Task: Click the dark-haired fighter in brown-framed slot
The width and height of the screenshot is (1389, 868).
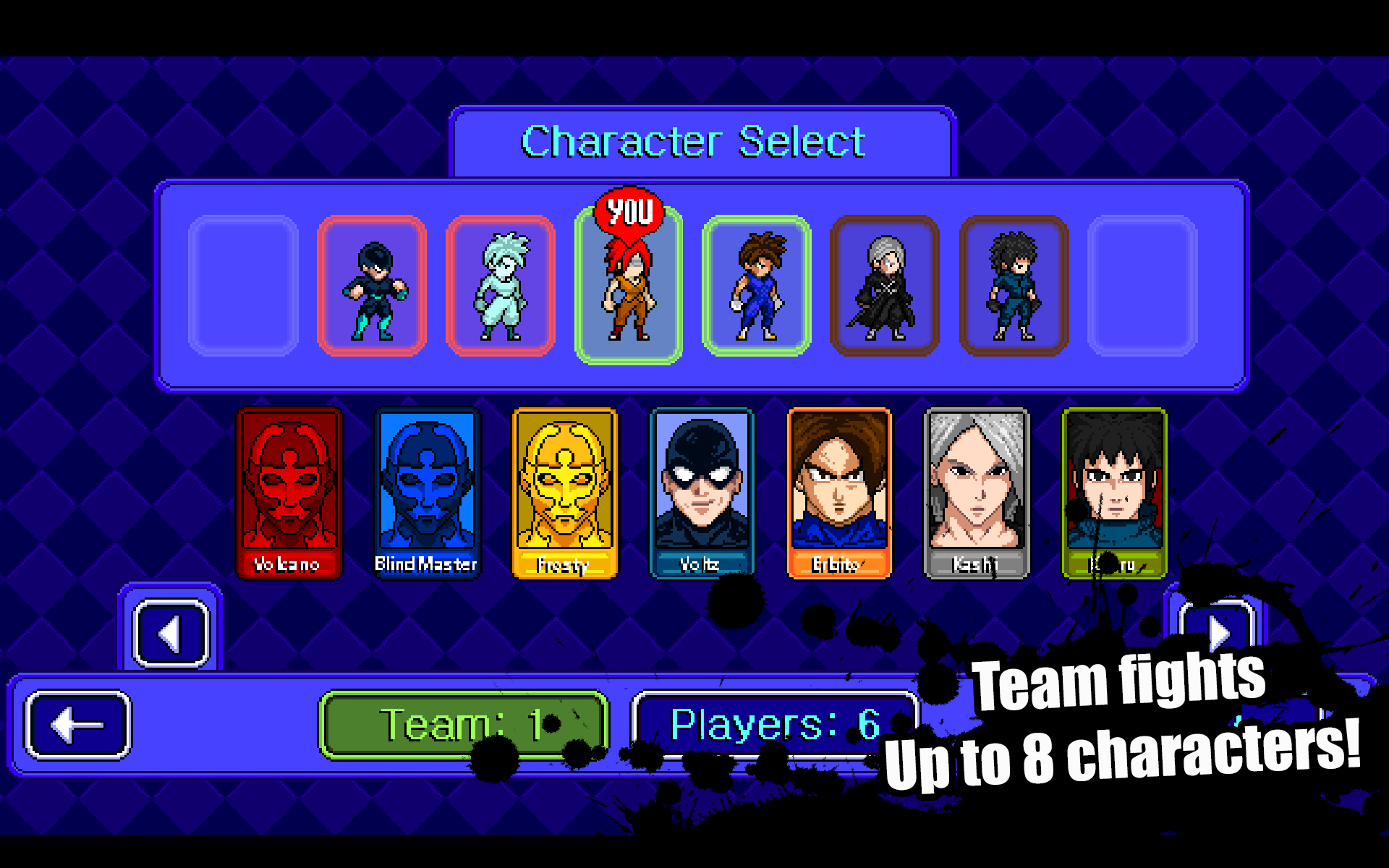Action: click(x=1013, y=286)
